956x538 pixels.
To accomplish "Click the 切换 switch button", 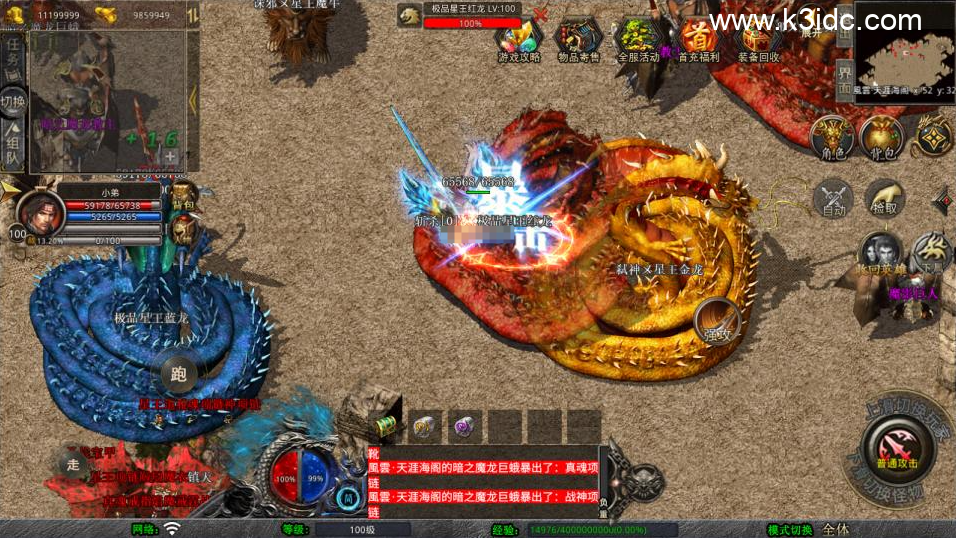I will click(13, 102).
